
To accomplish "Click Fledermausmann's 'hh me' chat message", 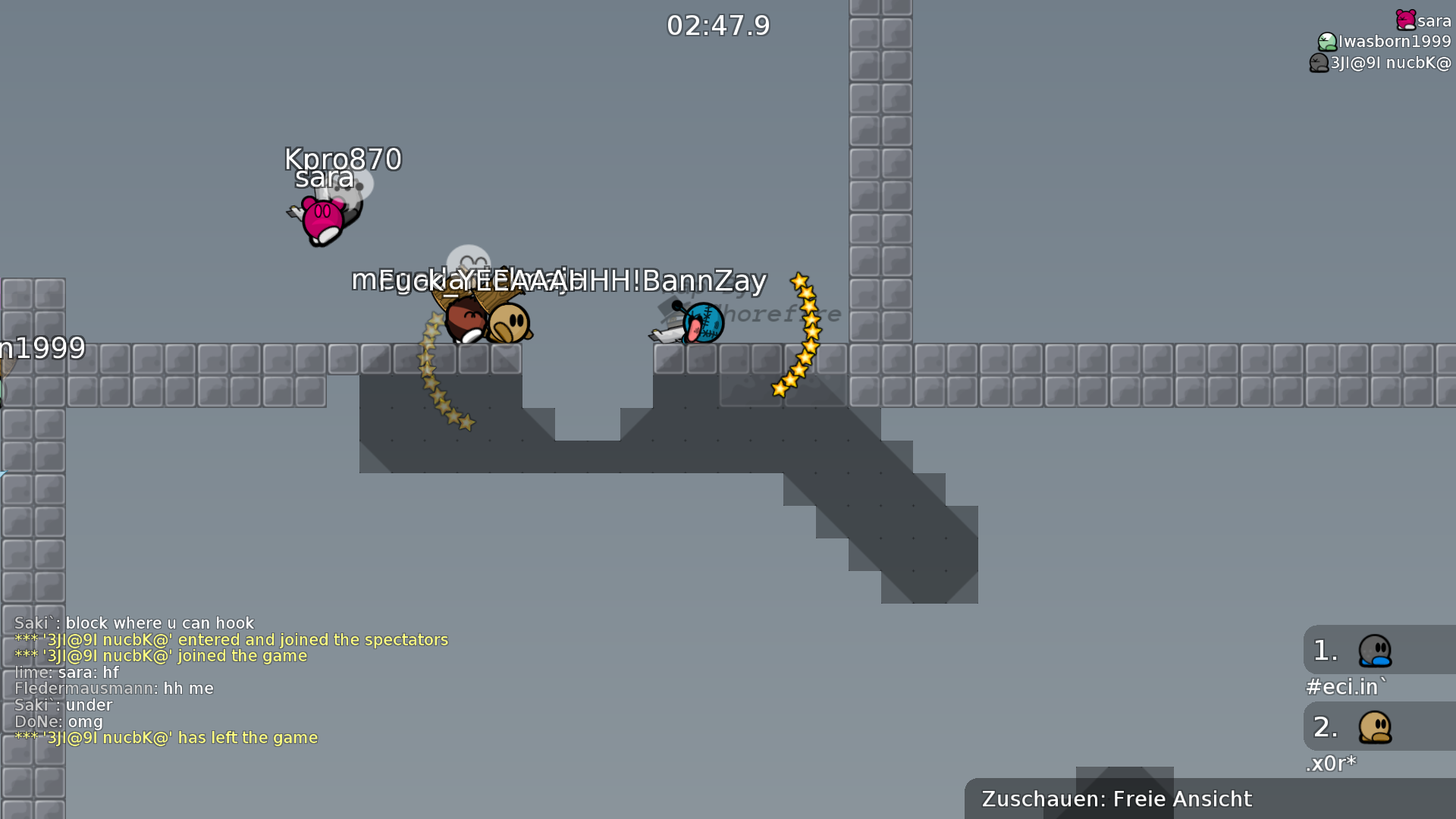I will pyautogui.click(x=114, y=689).
